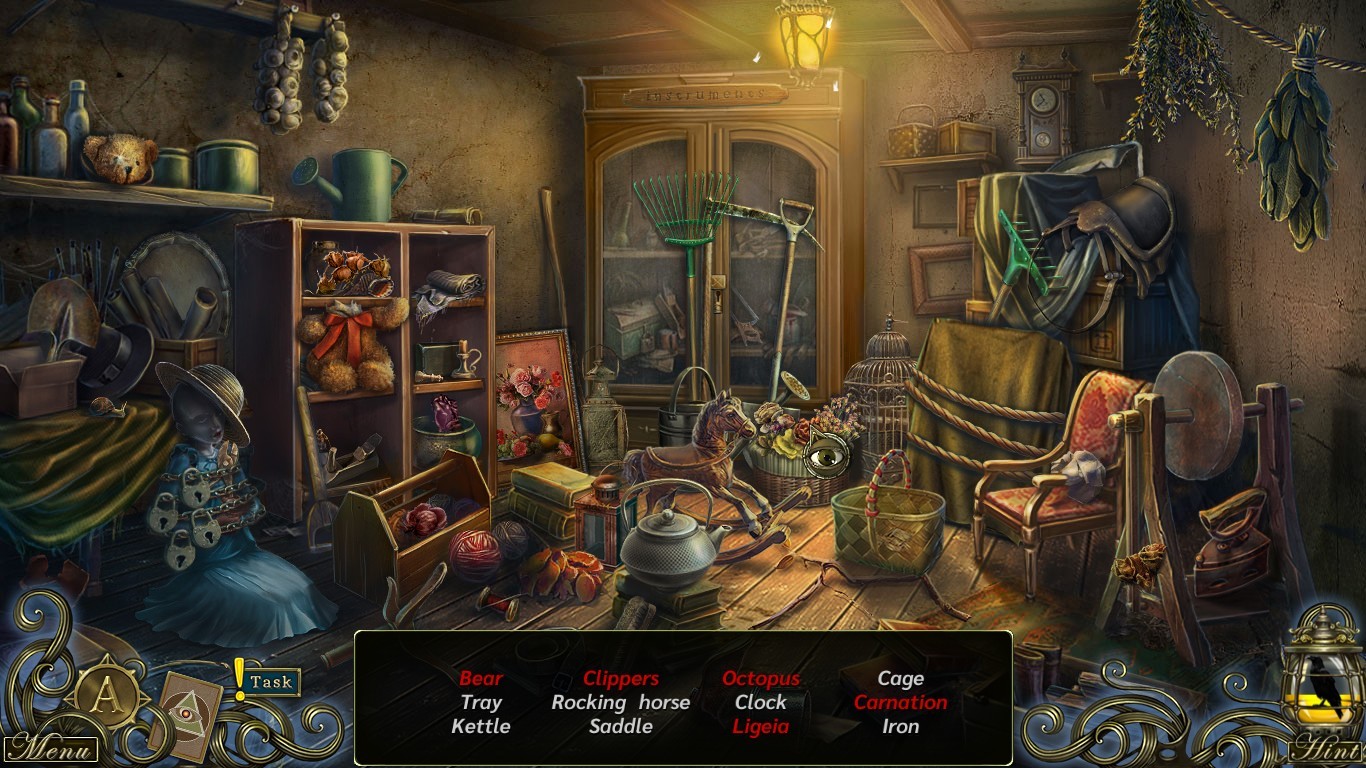1366x768 pixels.
Task: Select "Rocking horse" in the word list
Action: click(621, 702)
